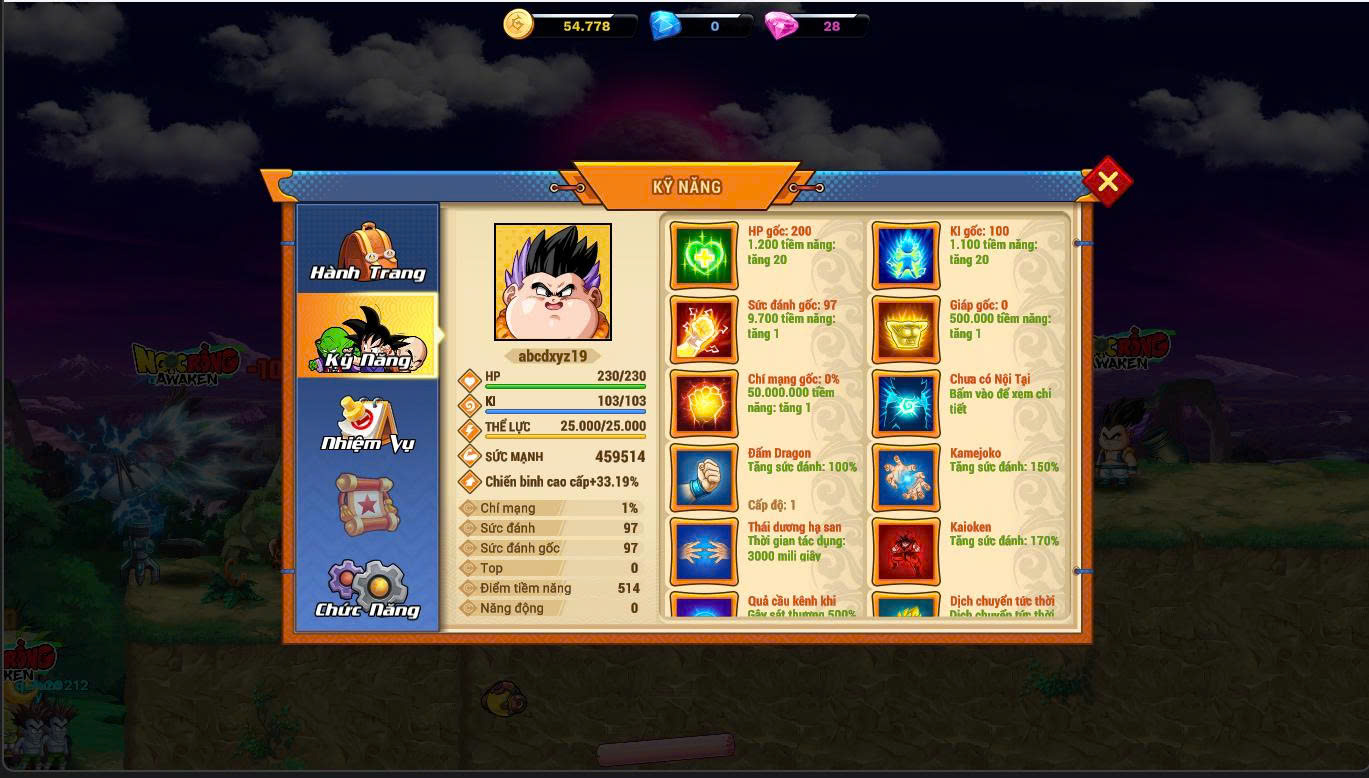Click the pink gem currency icon

780,25
